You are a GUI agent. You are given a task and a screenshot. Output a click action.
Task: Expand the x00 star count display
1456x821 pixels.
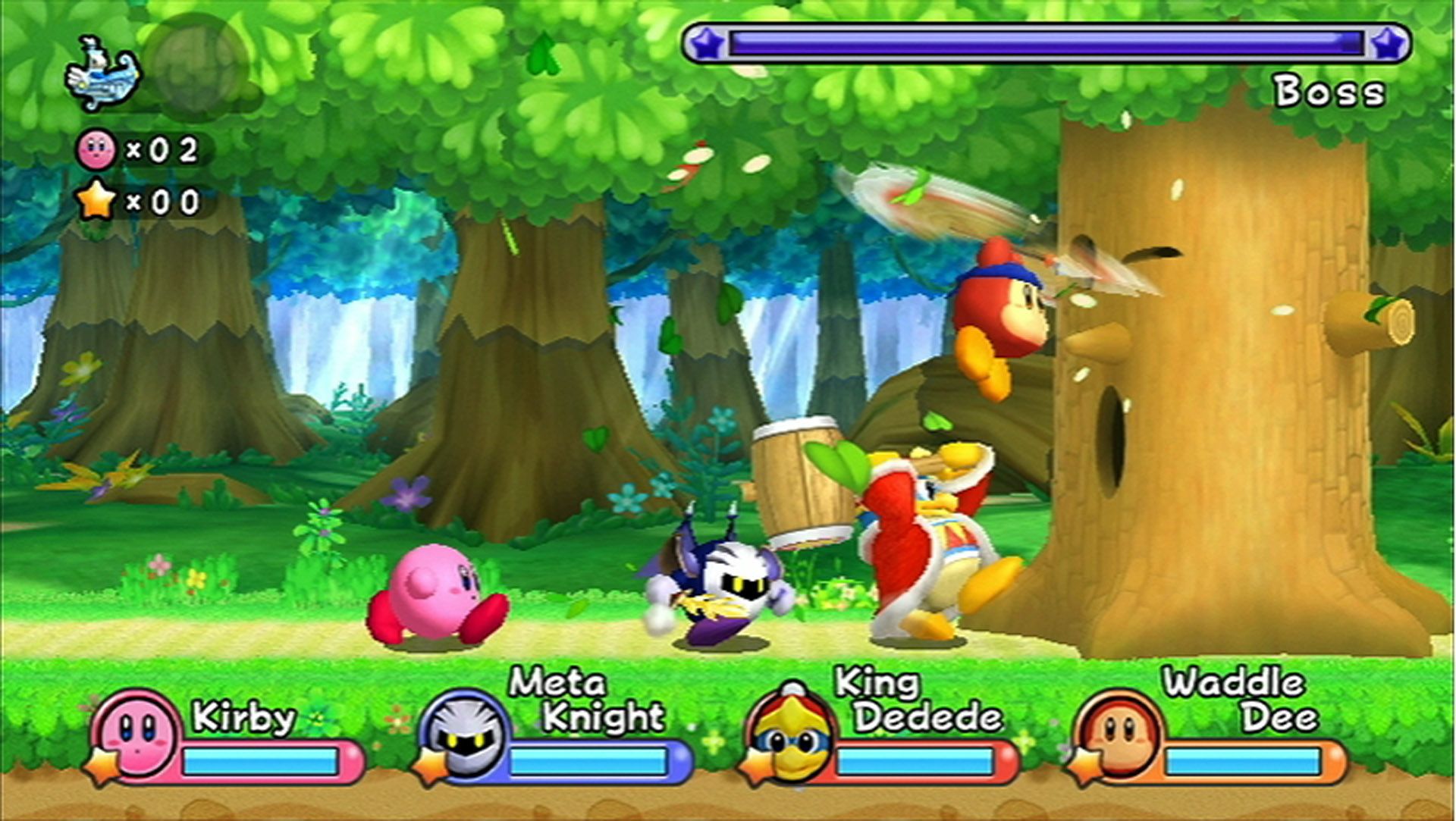162,202
